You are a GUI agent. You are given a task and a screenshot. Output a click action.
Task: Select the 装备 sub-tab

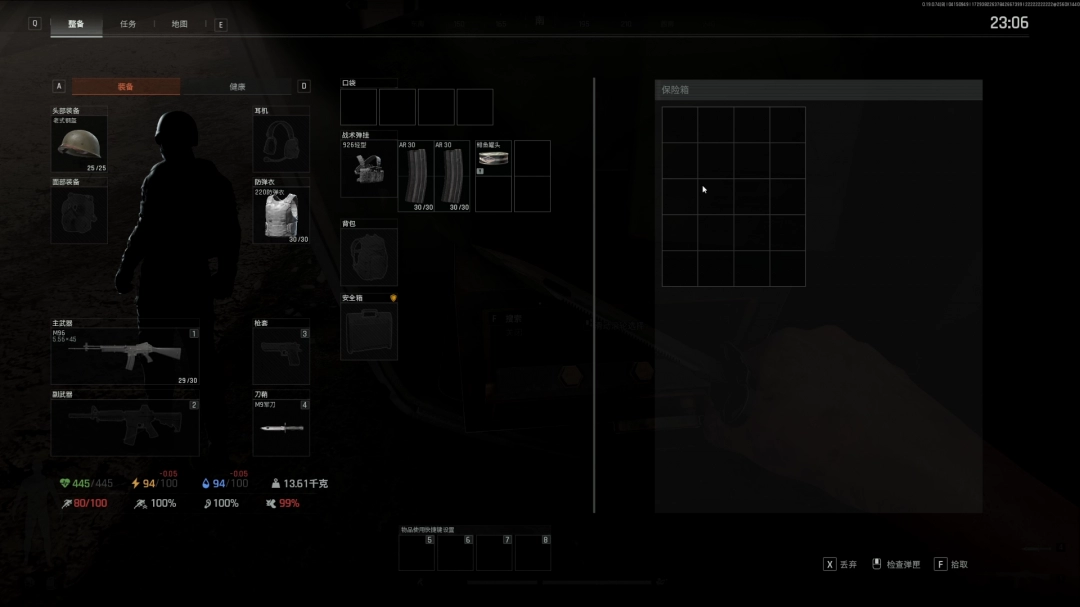(x=126, y=87)
